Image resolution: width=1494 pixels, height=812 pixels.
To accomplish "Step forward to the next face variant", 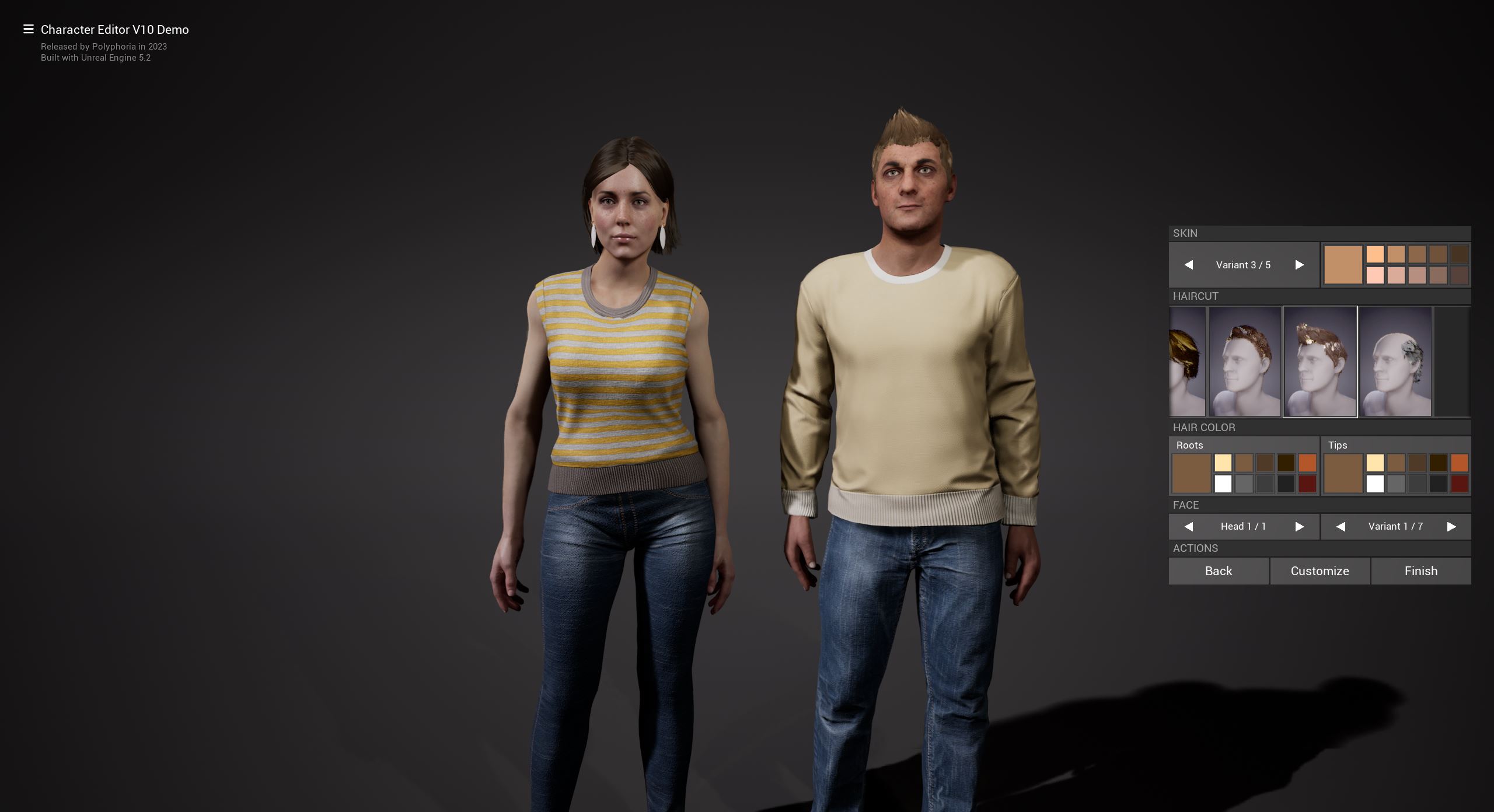I will coord(1452,526).
